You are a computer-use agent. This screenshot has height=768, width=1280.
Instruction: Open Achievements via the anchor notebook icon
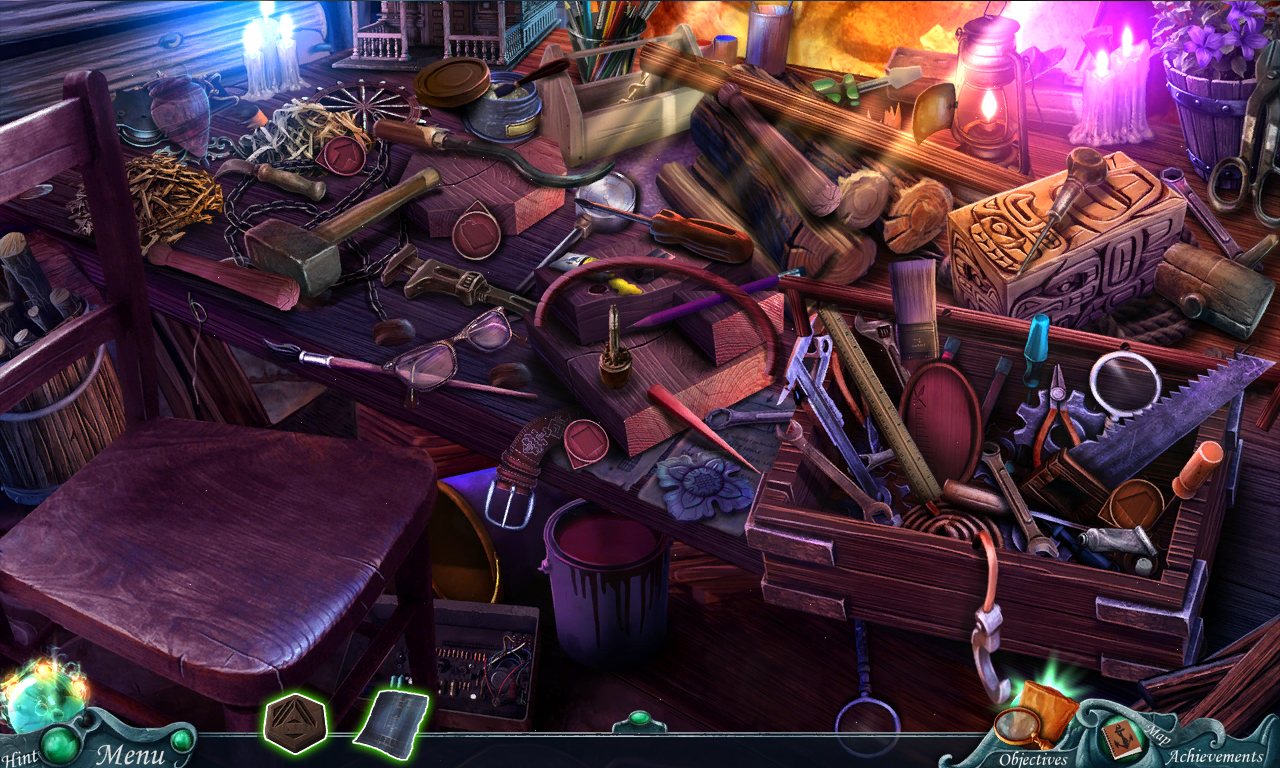tap(1122, 737)
